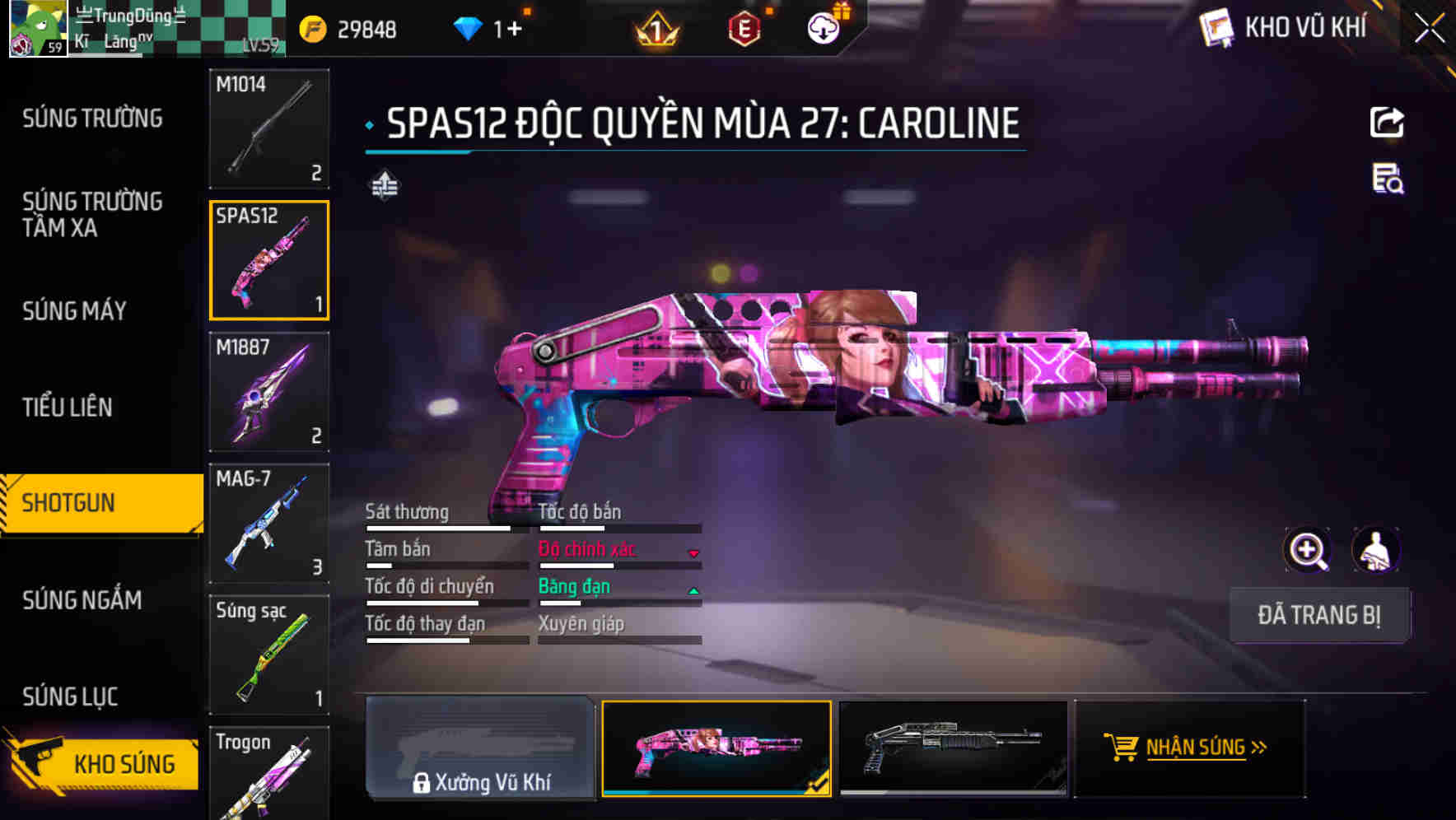The width and height of the screenshot is (1456, 820).
Task: Click the upgrade icon below the title
Action: pos(384,186)
